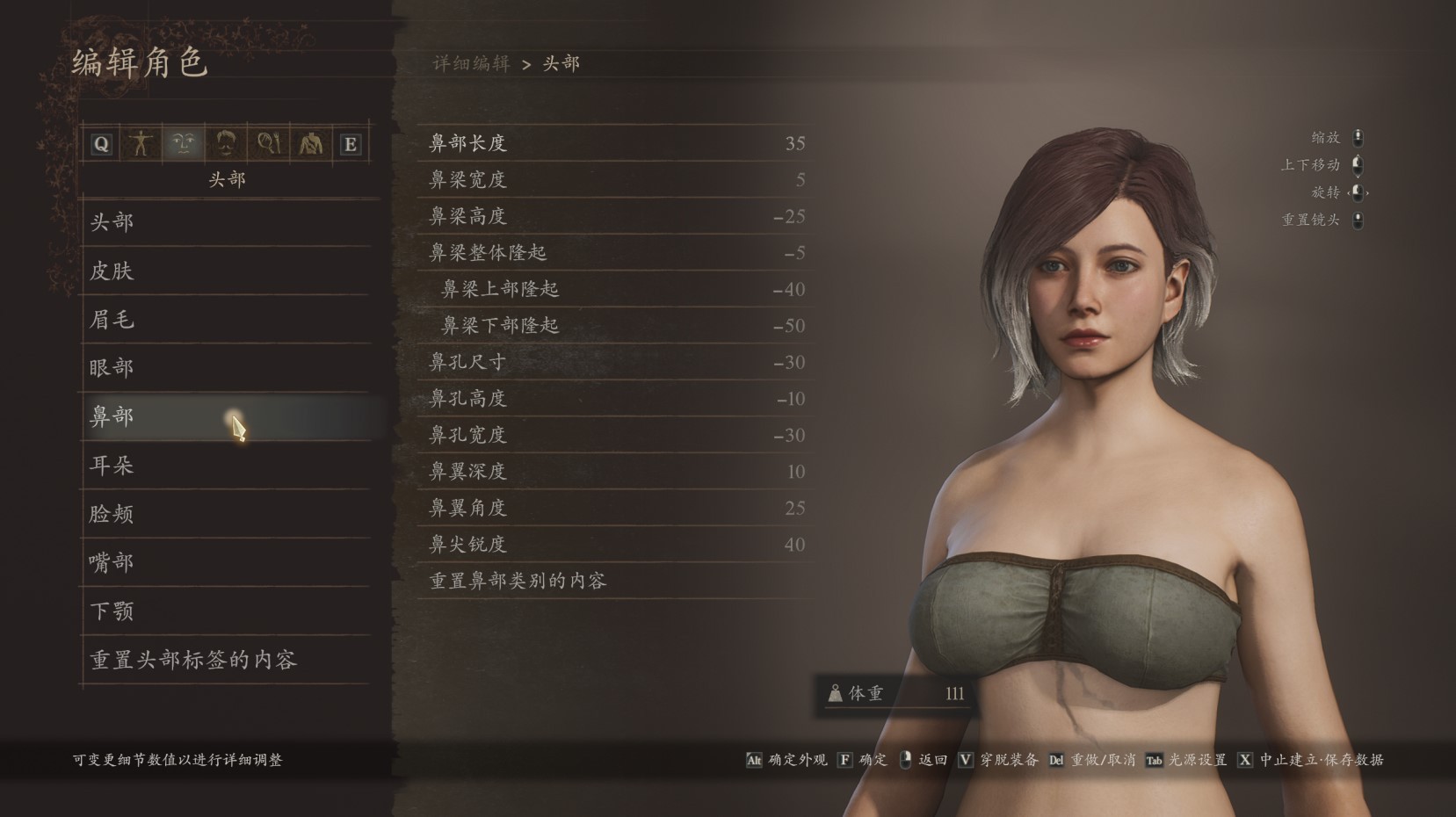Viewport: 1456px width, 817px height.
Task: Click 重置鼻部类别的内容 to reset nose settings
Action: pyautogui.click(x=520, y=581)
